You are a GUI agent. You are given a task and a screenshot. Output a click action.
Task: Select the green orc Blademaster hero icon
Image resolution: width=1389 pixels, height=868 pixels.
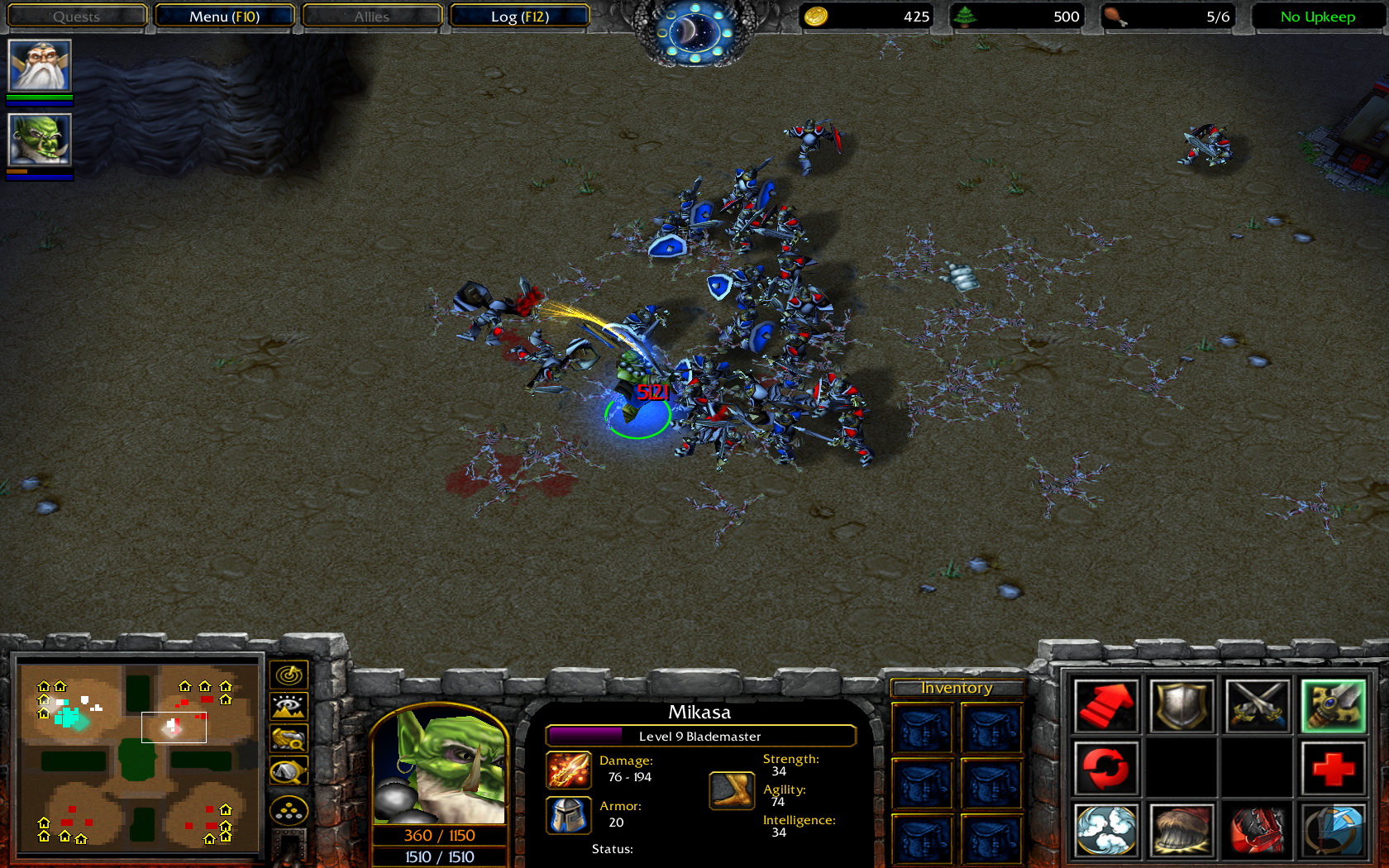[40, 140]
